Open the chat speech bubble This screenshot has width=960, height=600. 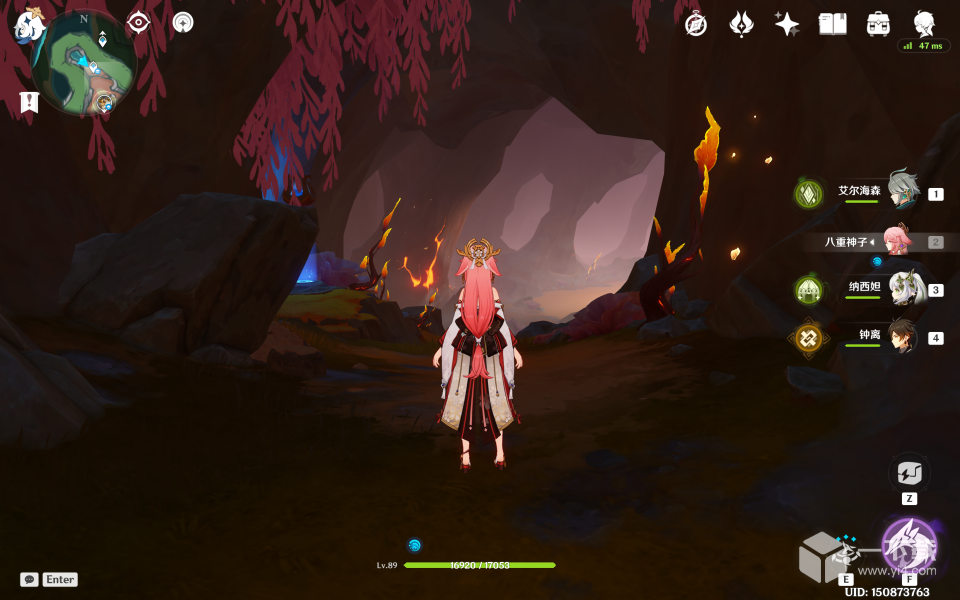pyautogui.click(x=30, y=579)
